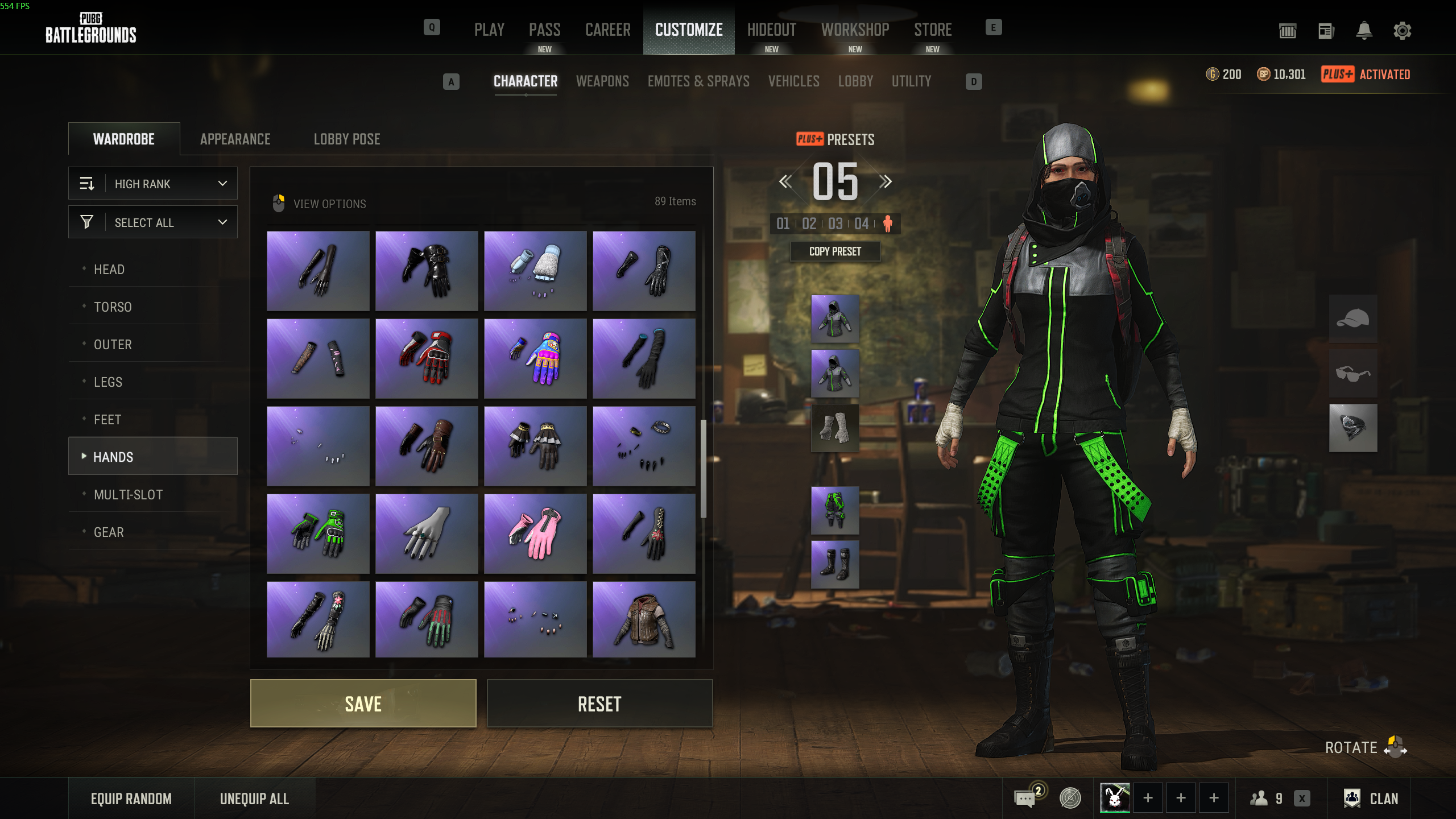Open the Select All filter dropdown
Screen dimensions: 1456x819
(153, 222)
